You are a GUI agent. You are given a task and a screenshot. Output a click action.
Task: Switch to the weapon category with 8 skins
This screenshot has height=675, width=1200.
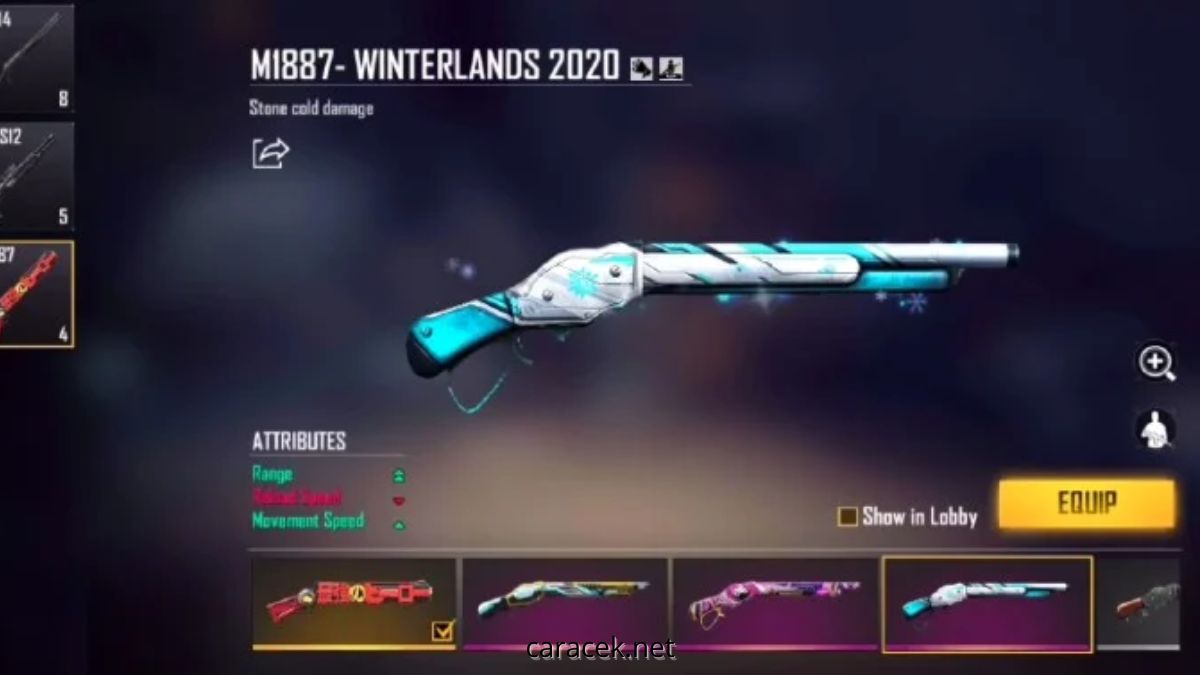36,57
